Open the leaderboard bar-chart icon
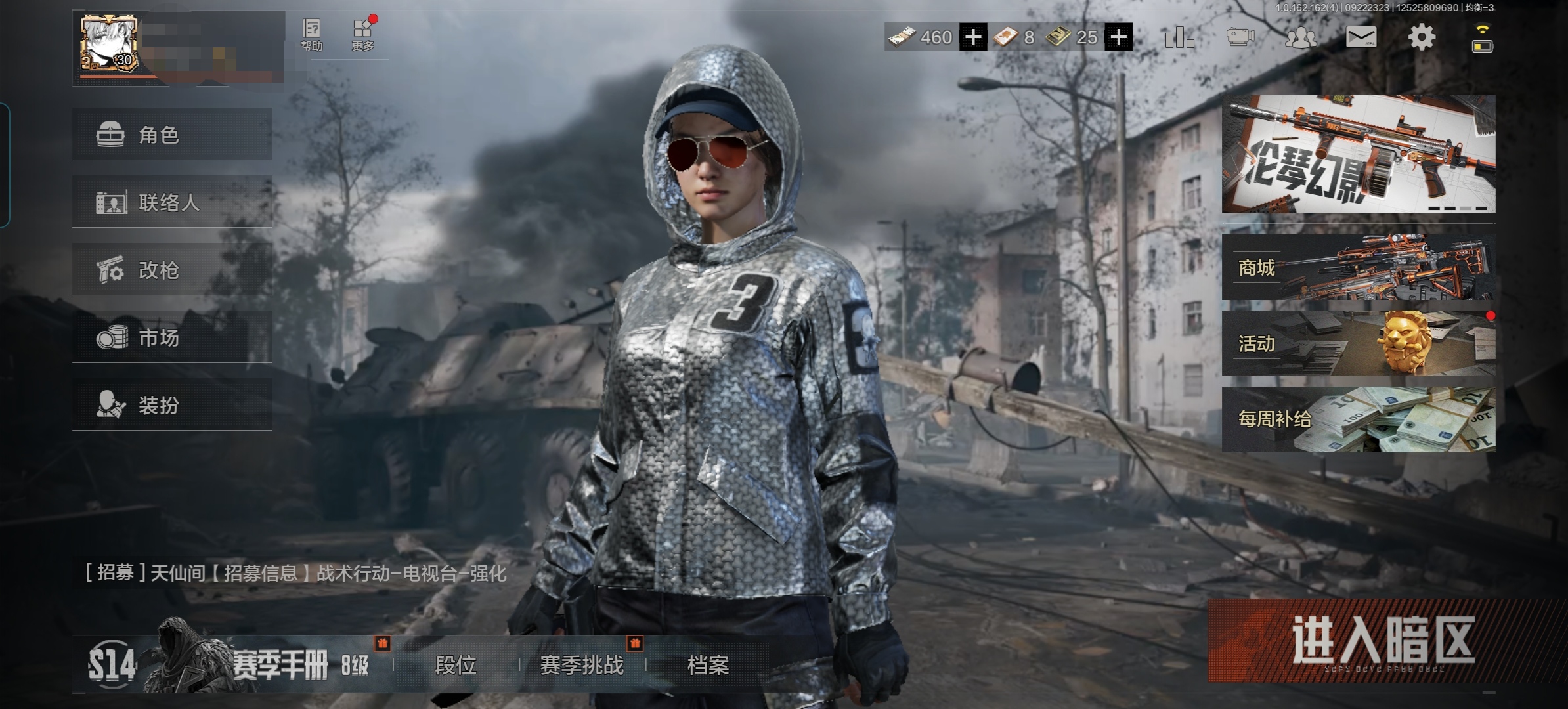This screenshot has width=1568, height=709. pyautogui.click(x=1179, y=37)
